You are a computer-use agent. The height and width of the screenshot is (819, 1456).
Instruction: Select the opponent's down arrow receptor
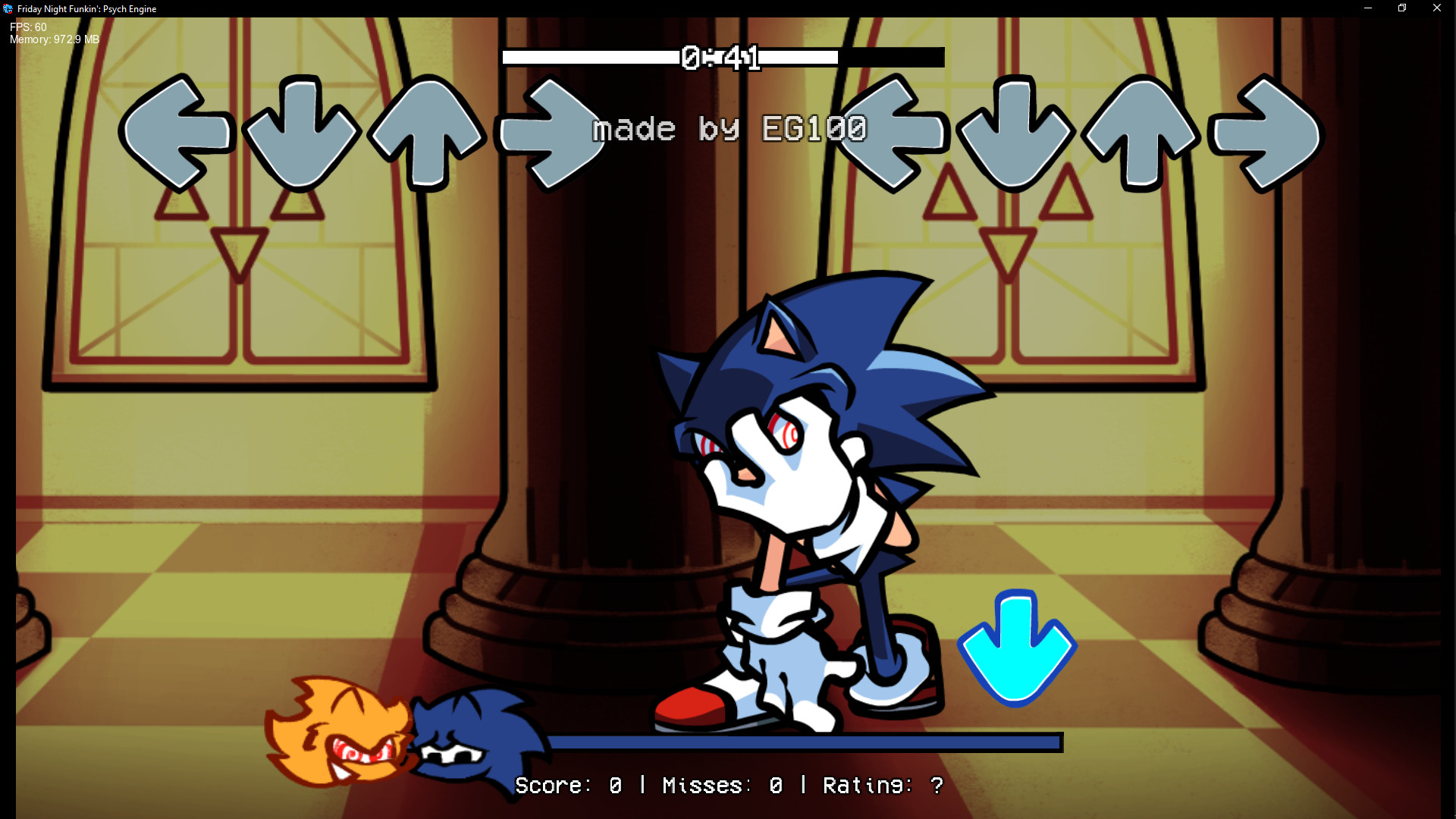(302, 130)
